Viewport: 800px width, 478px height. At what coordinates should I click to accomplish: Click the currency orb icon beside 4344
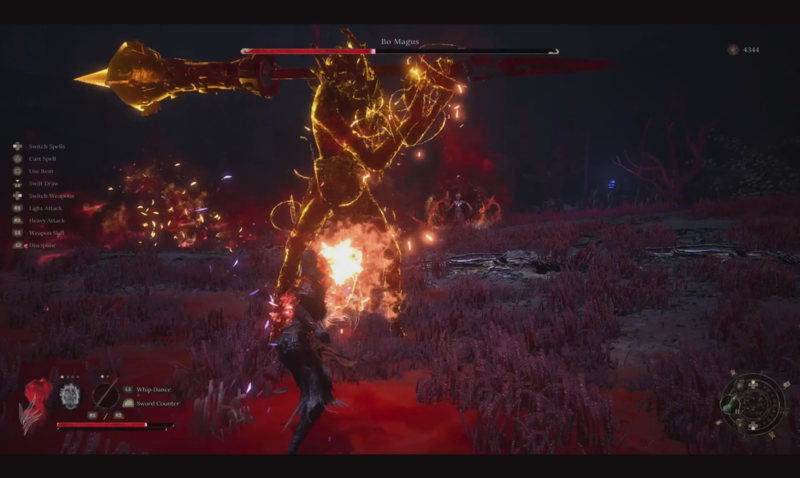pyautogui.click(x=733, y=49)
